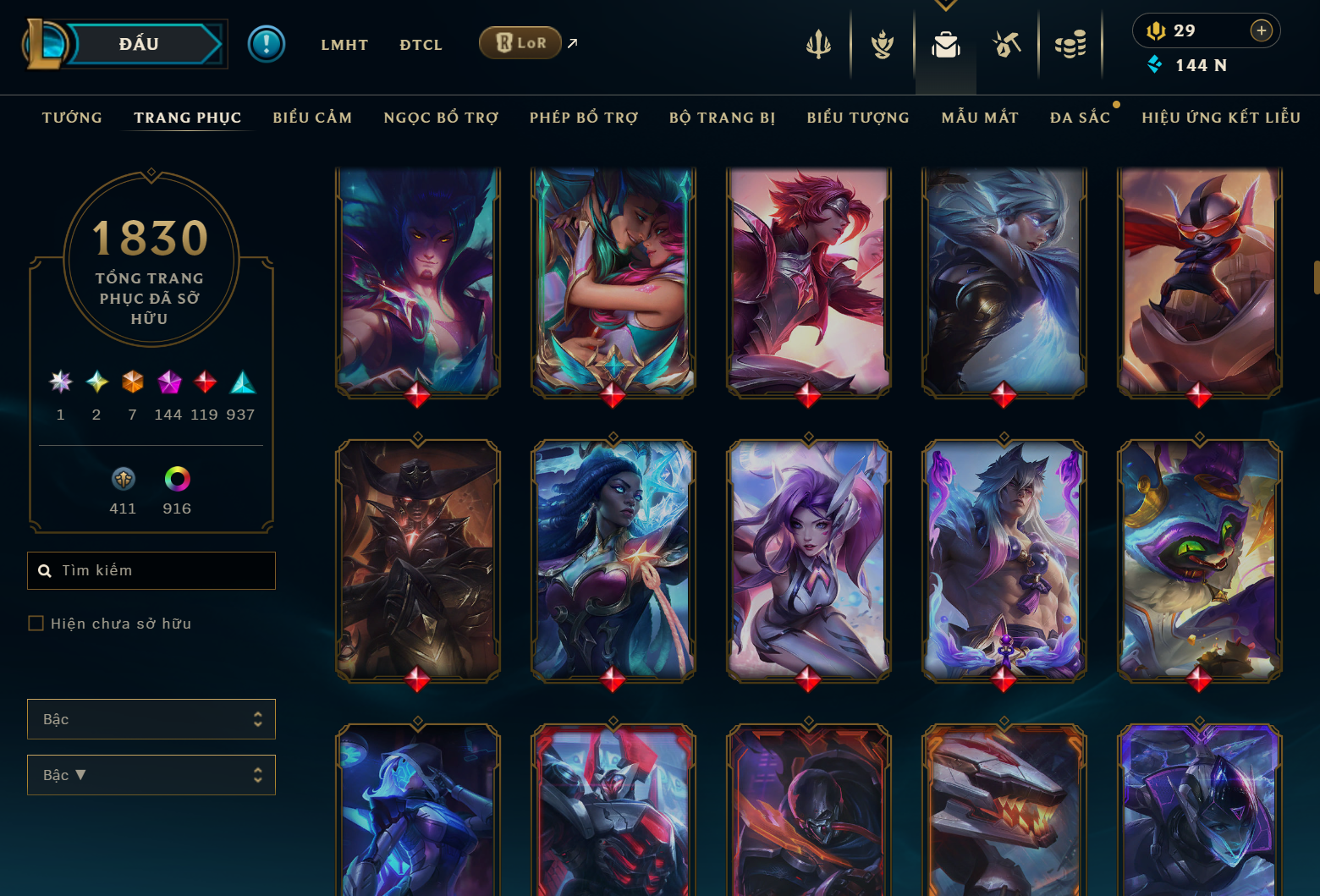
Task: Click the plus button to buy RP
Action: [1262, 30]
